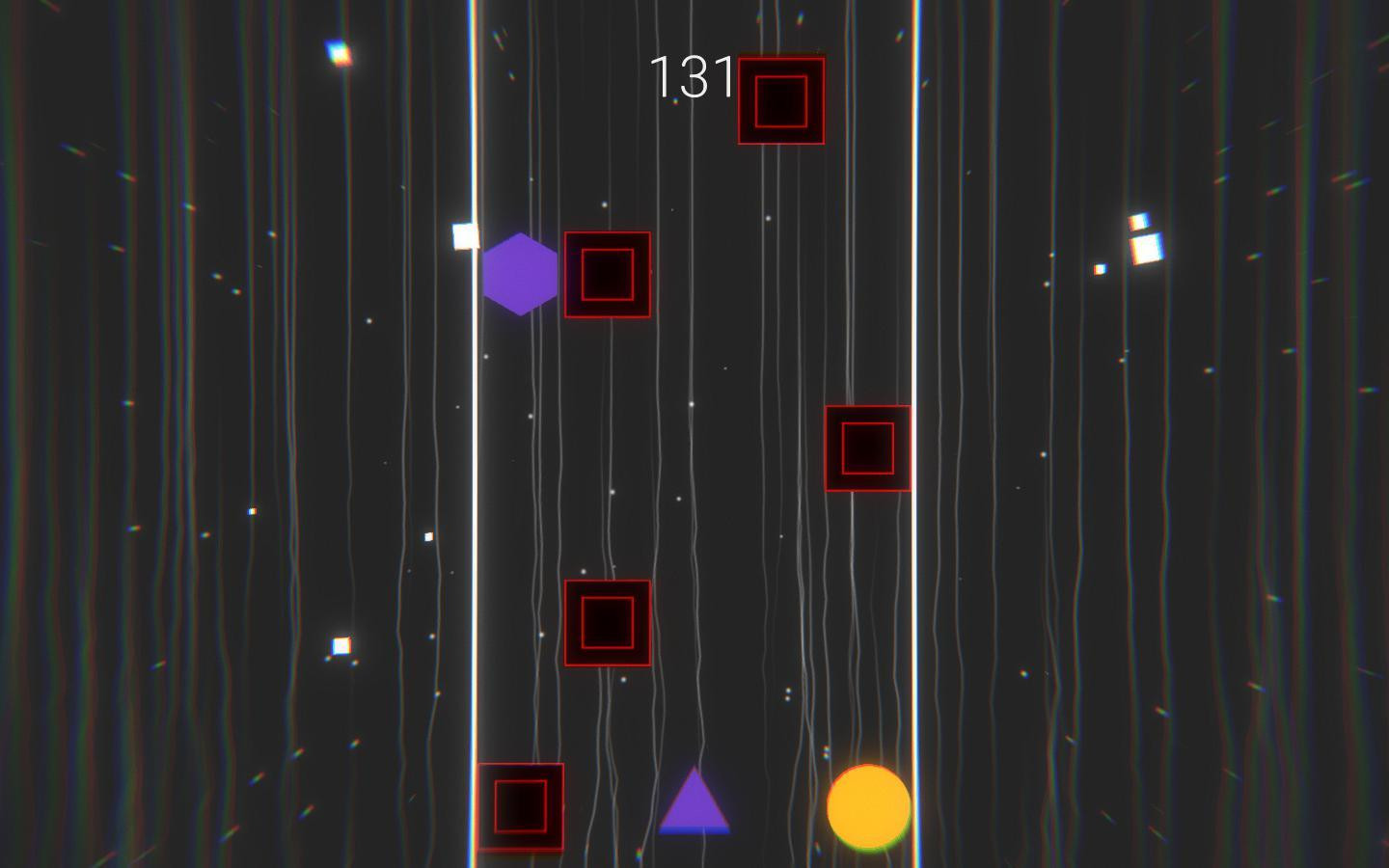Click the inner red outline of the top obstacle
This screenshot has width=1389, height=868.
pos(779,98)
